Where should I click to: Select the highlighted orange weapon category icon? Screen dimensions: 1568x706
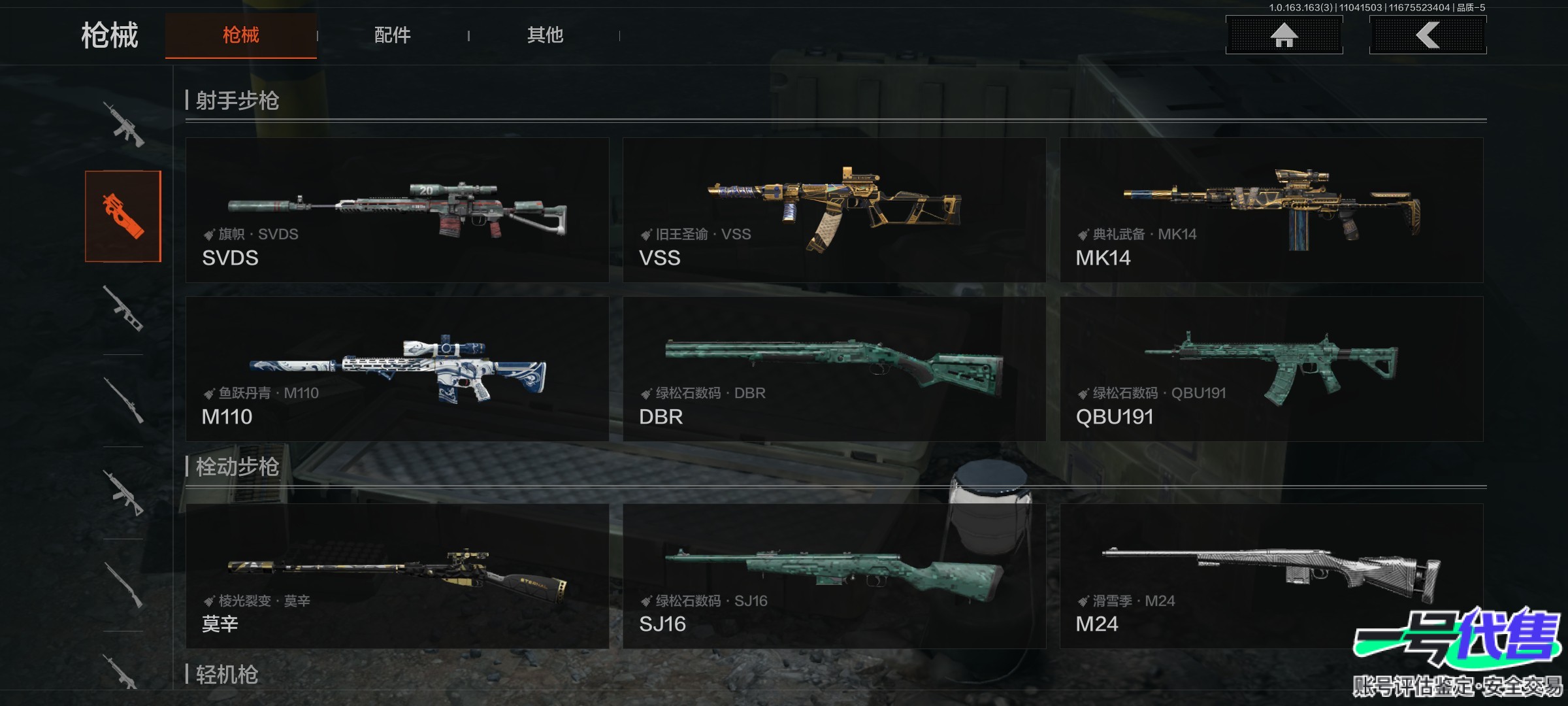123,216
